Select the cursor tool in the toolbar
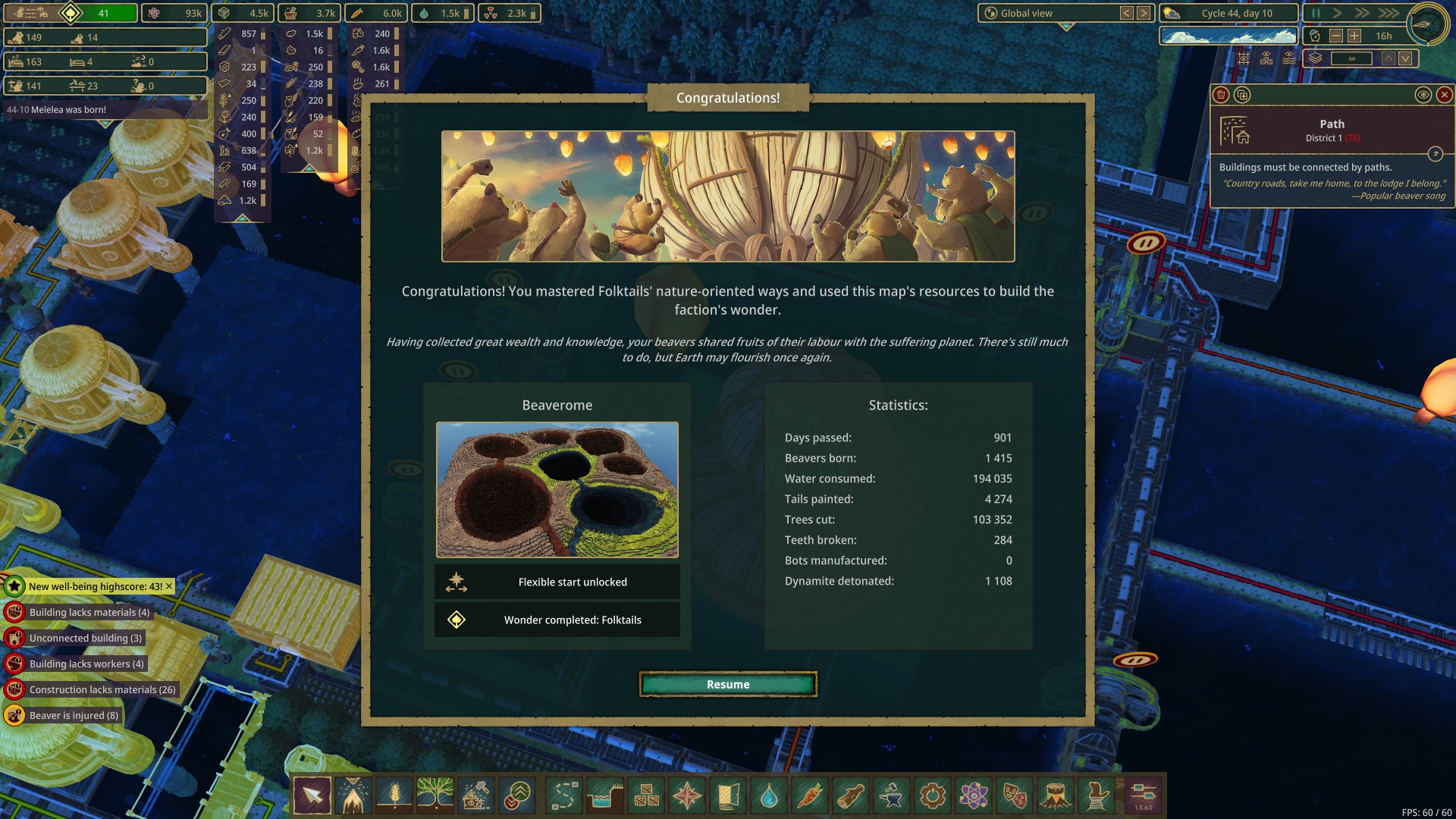The width and height of the screenshot is (1456, 819). click(x=312, y=795)
